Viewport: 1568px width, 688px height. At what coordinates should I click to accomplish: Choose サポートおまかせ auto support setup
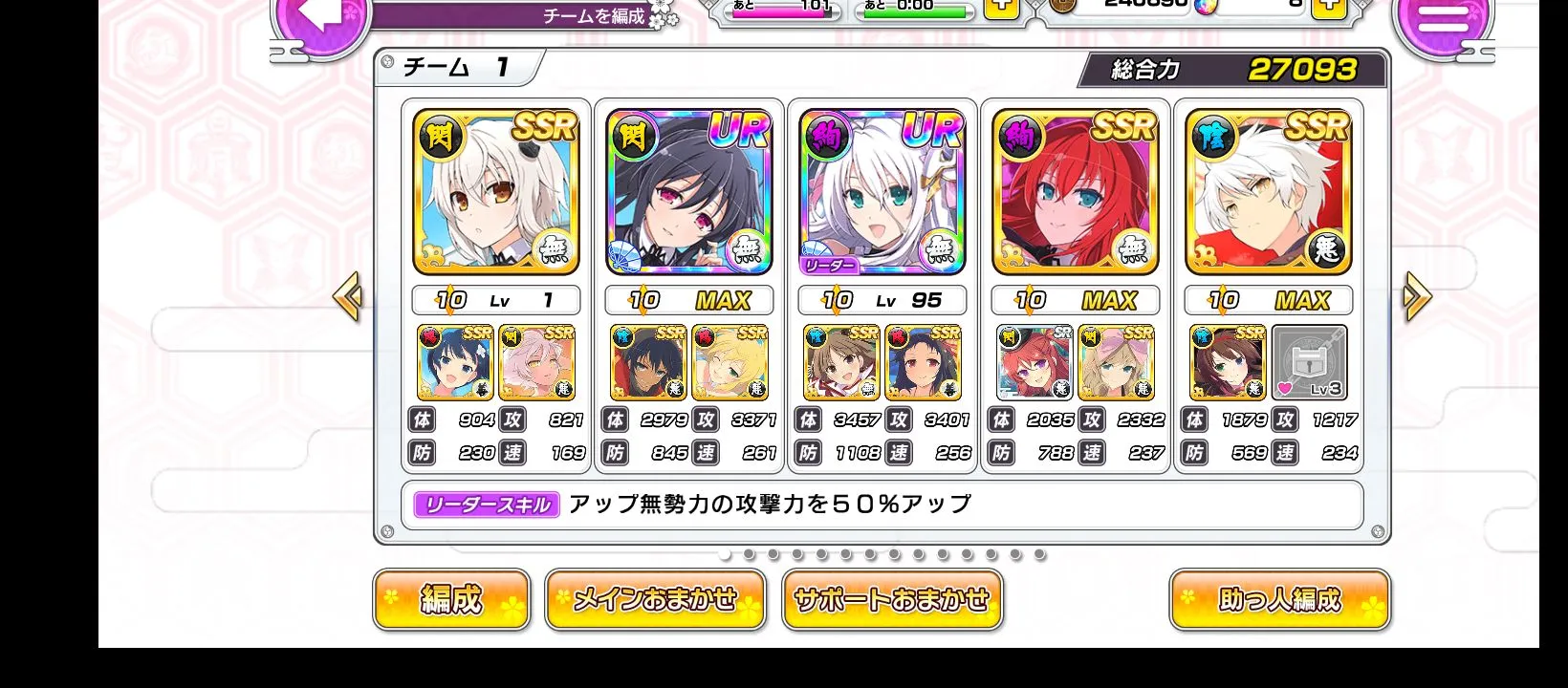point(892,600)
